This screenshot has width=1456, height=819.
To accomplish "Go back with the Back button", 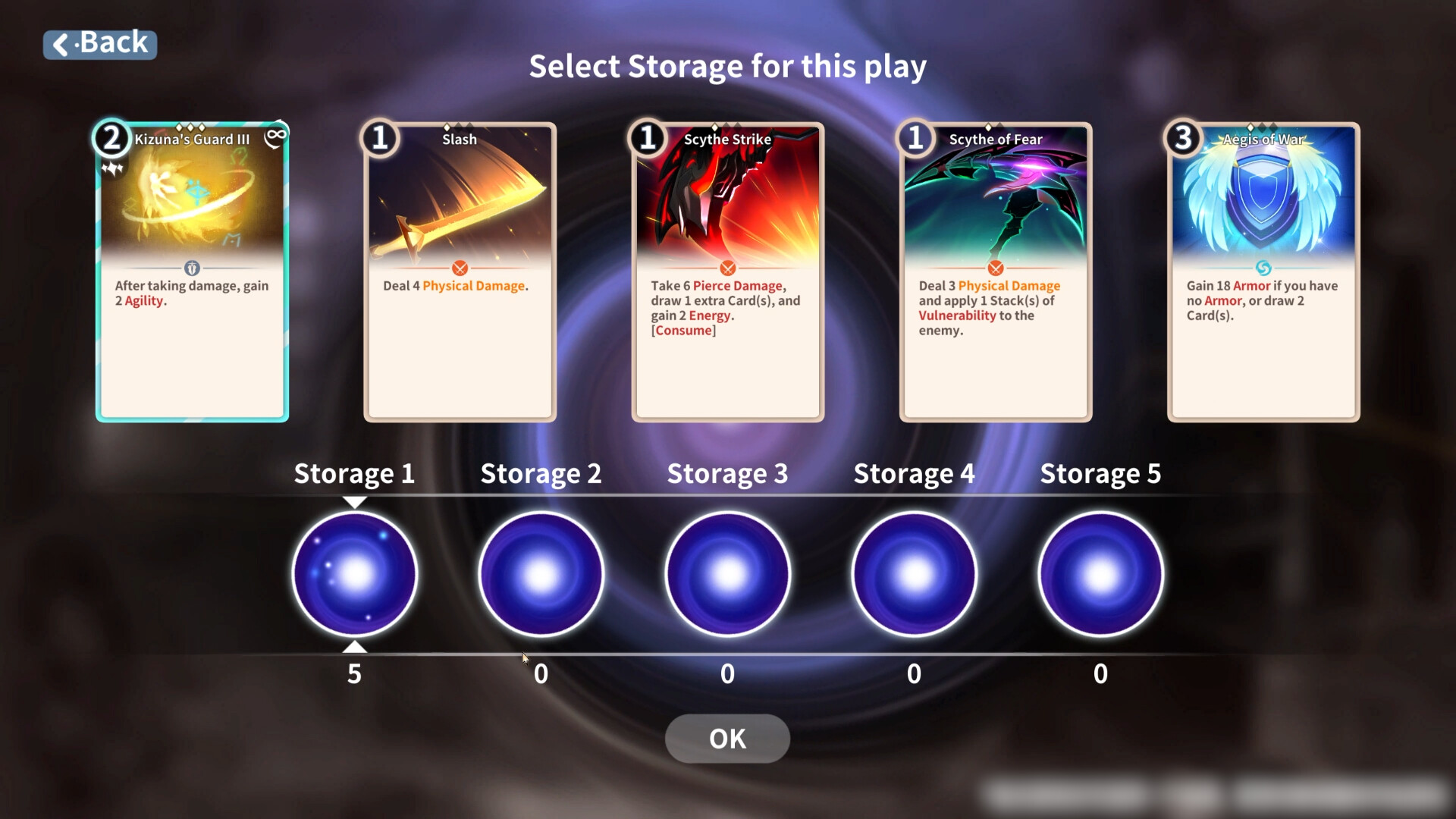I will tap(99, 43).
